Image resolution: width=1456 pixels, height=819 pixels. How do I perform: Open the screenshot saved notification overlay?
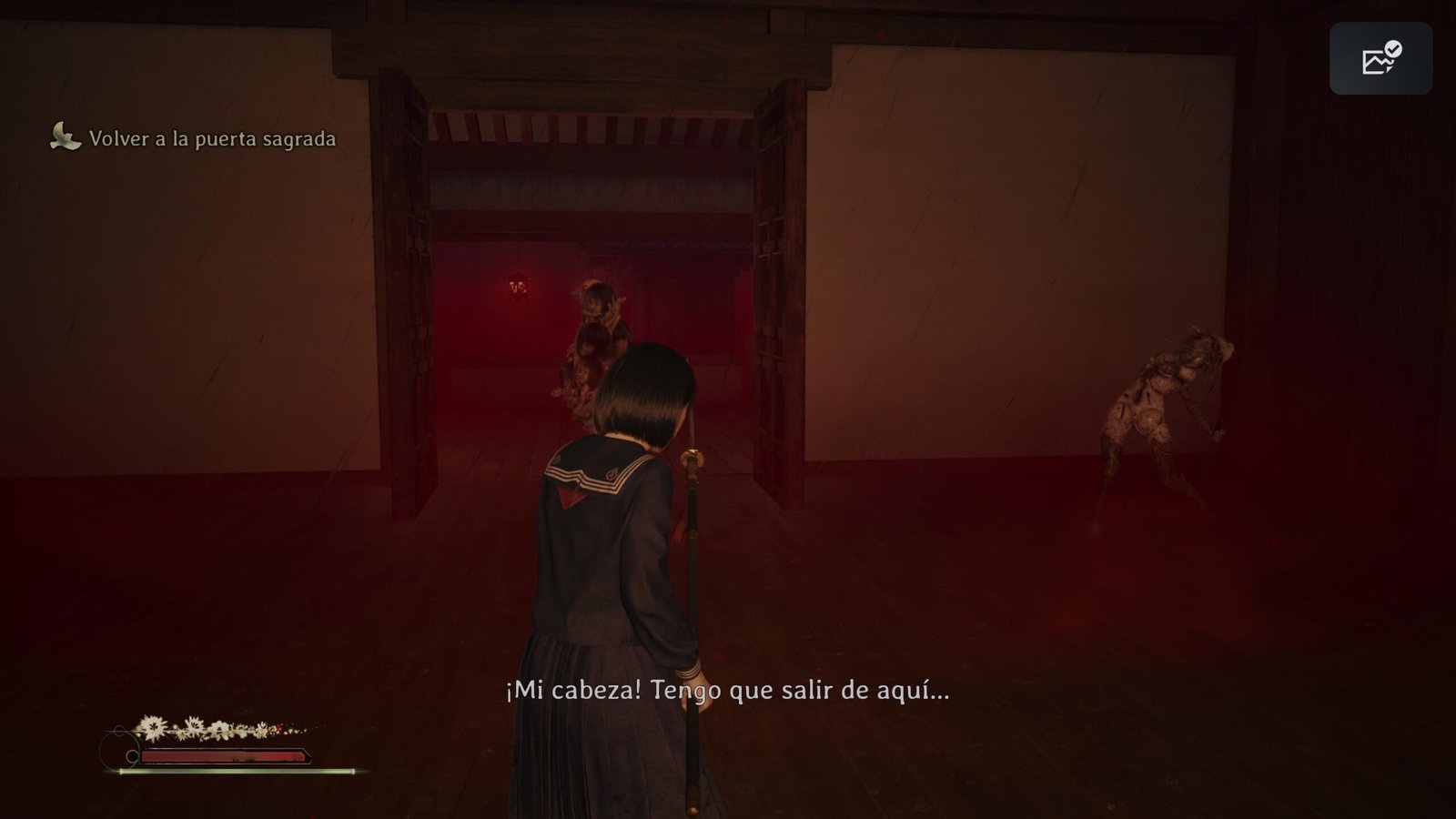pos(1380,59)
